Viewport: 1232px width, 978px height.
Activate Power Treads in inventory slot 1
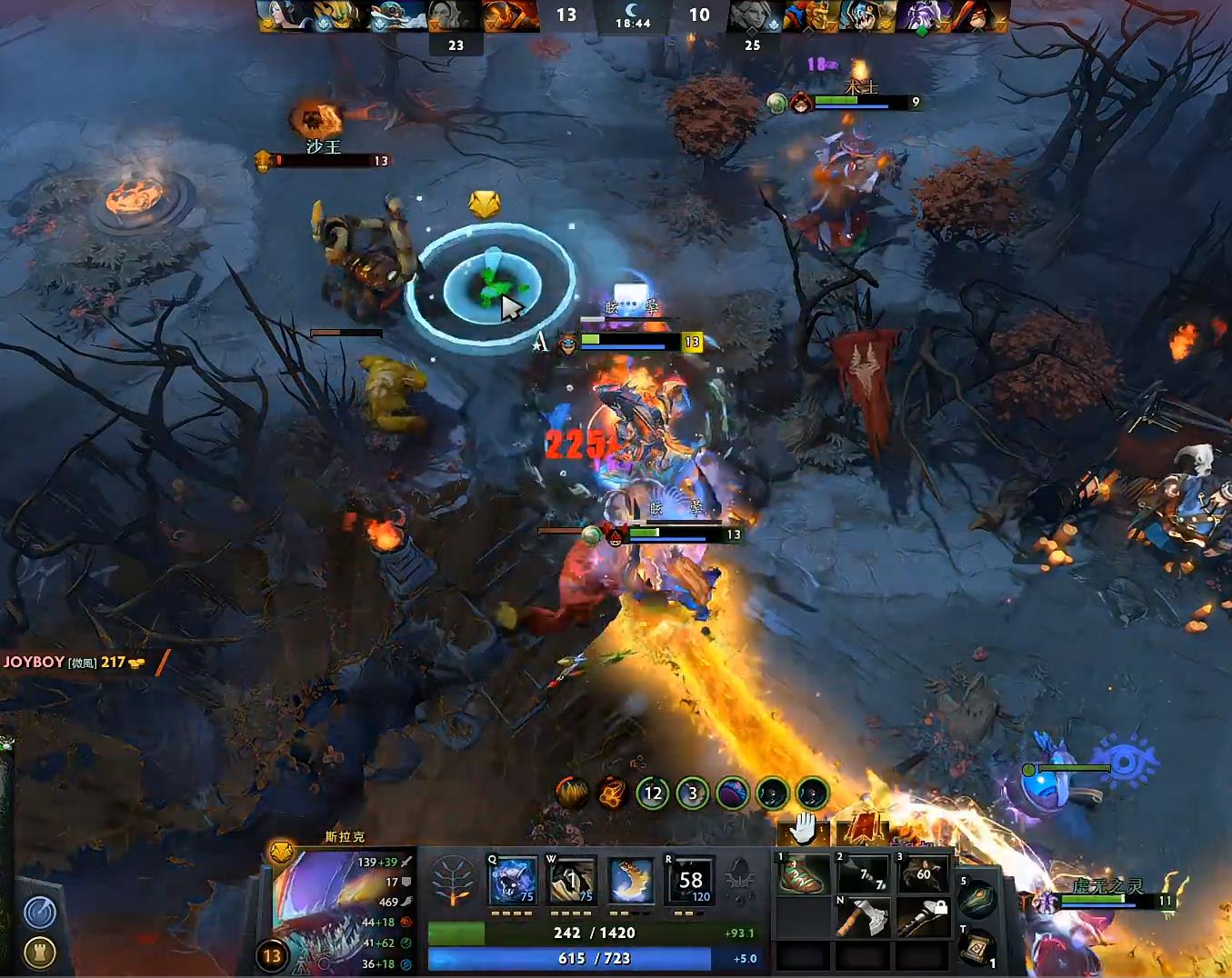click(802, 874)
